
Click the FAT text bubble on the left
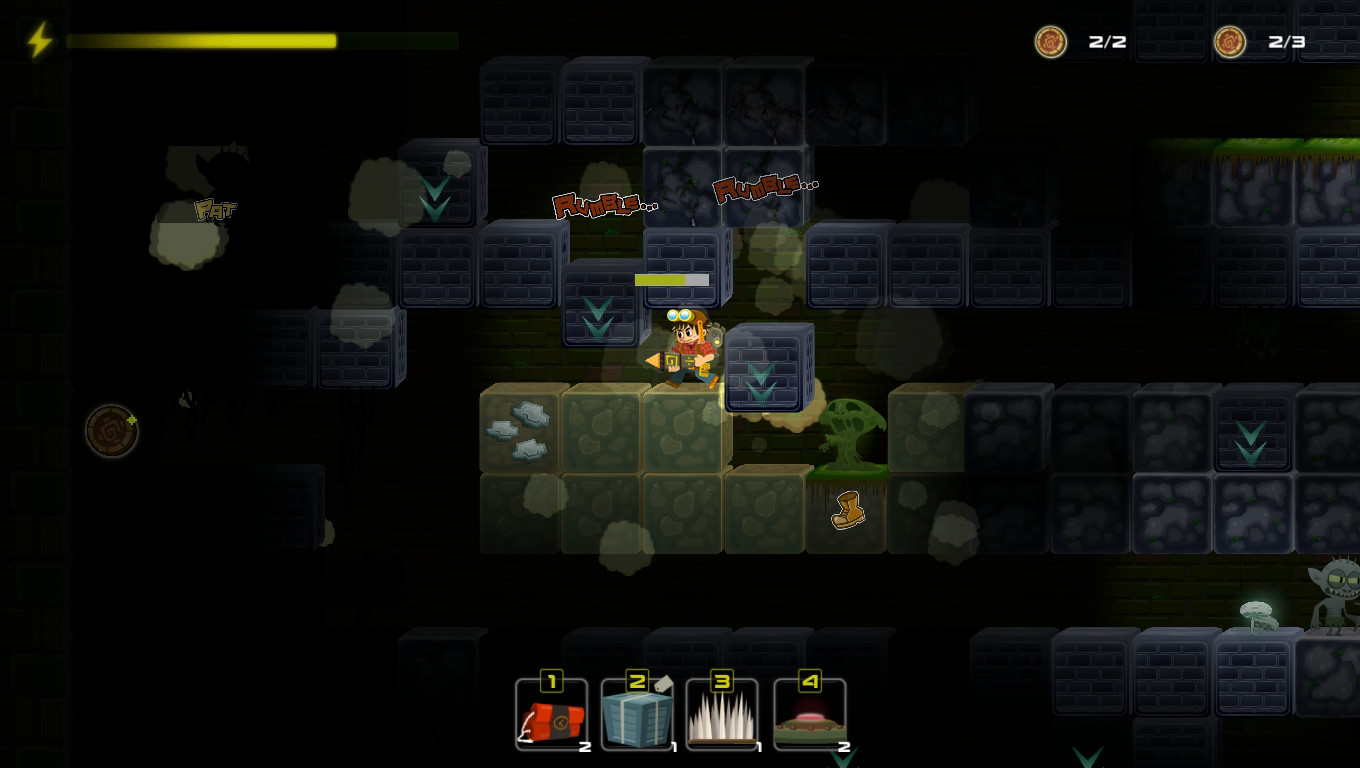(214, 210)
